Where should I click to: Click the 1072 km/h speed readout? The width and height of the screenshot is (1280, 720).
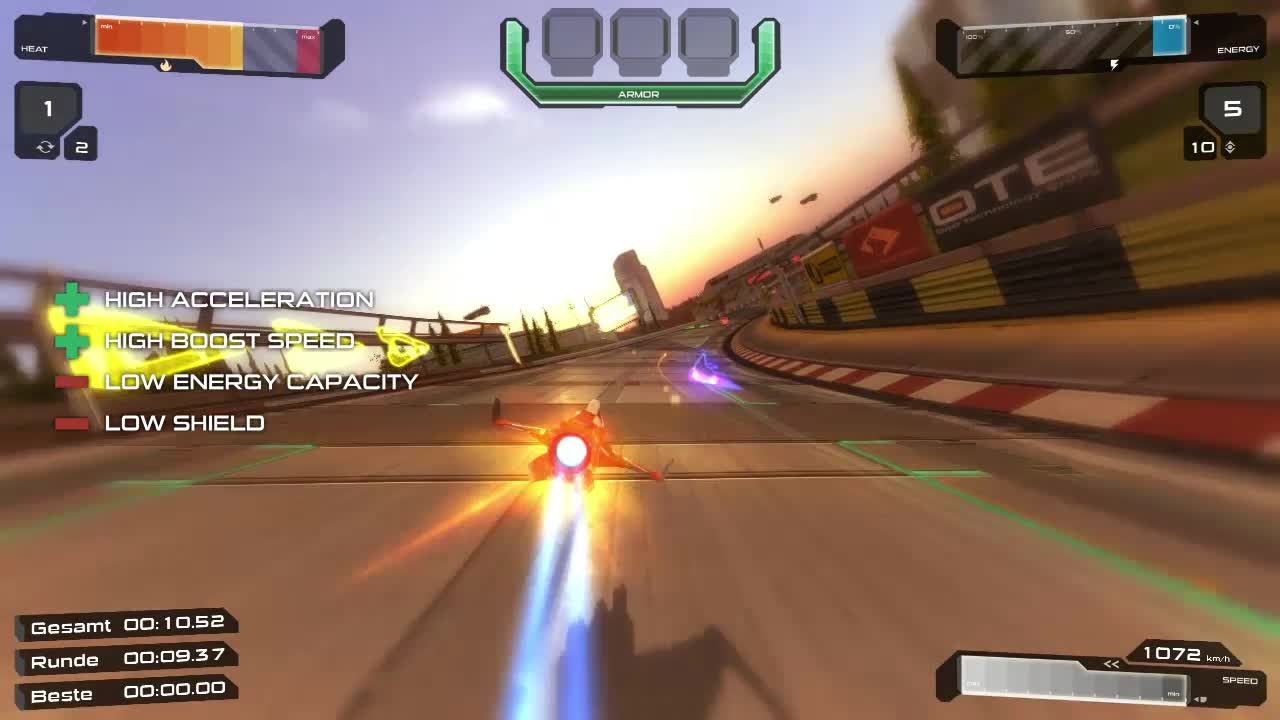tap(1173, 655)
